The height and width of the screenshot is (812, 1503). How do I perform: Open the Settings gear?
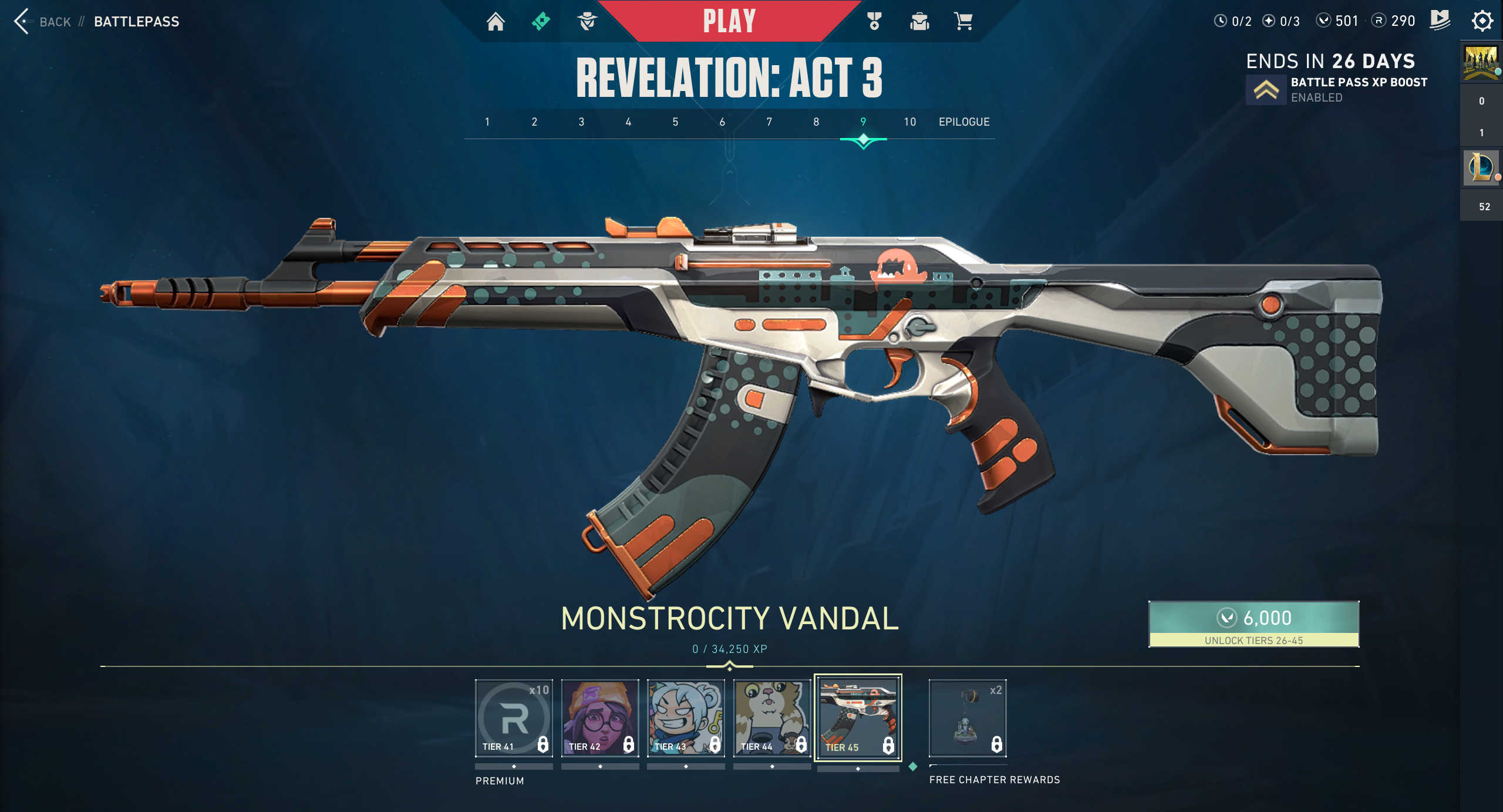pos(1482,21)
